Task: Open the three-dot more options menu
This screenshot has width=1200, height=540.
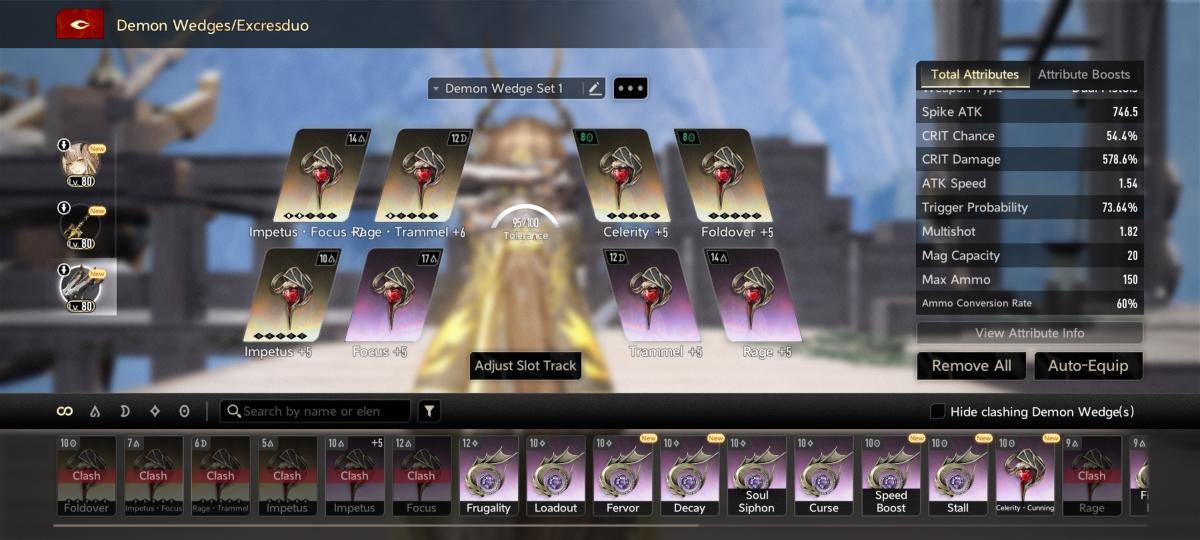Action: coord(630,89)
